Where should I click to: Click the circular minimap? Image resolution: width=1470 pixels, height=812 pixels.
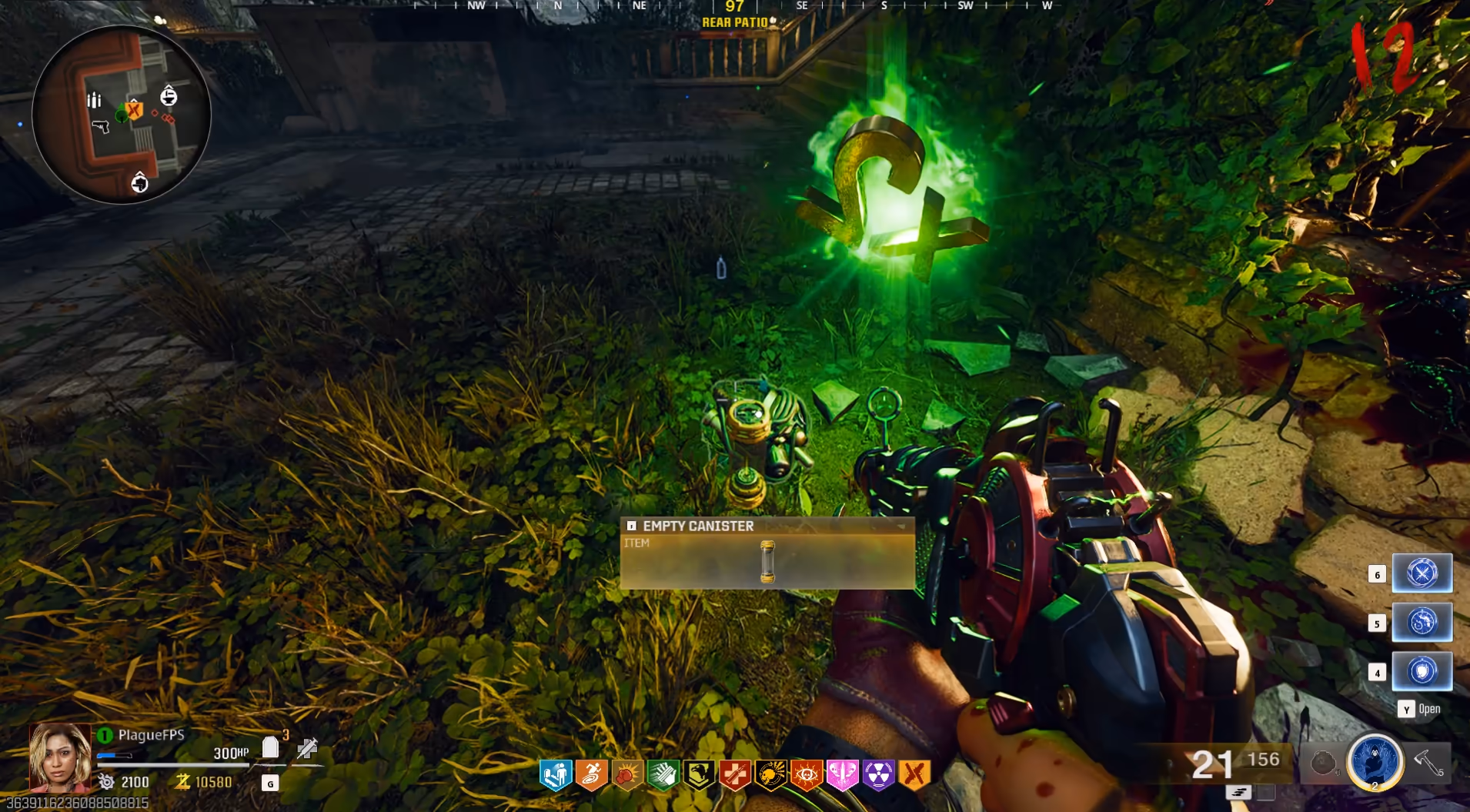pyautogui.click(x=122, y=115)
